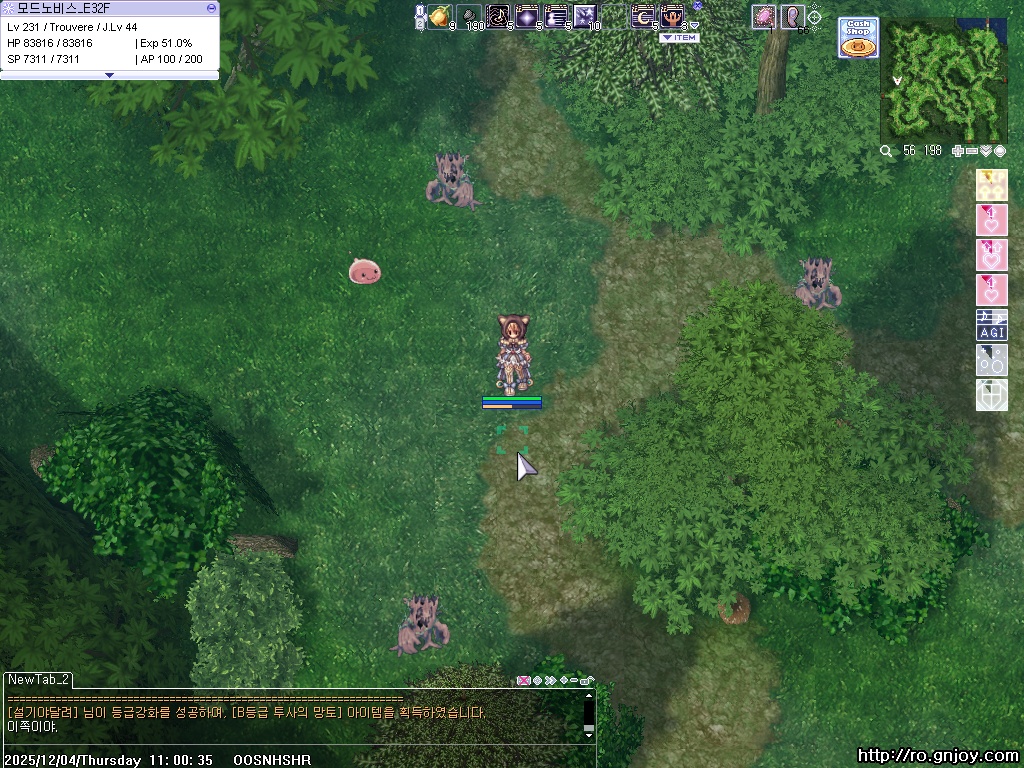Image resolution: width=1024 pixels, height=768 pixels.
Task: Click the AGI buff status icon
Action: (x=991, y=325)
